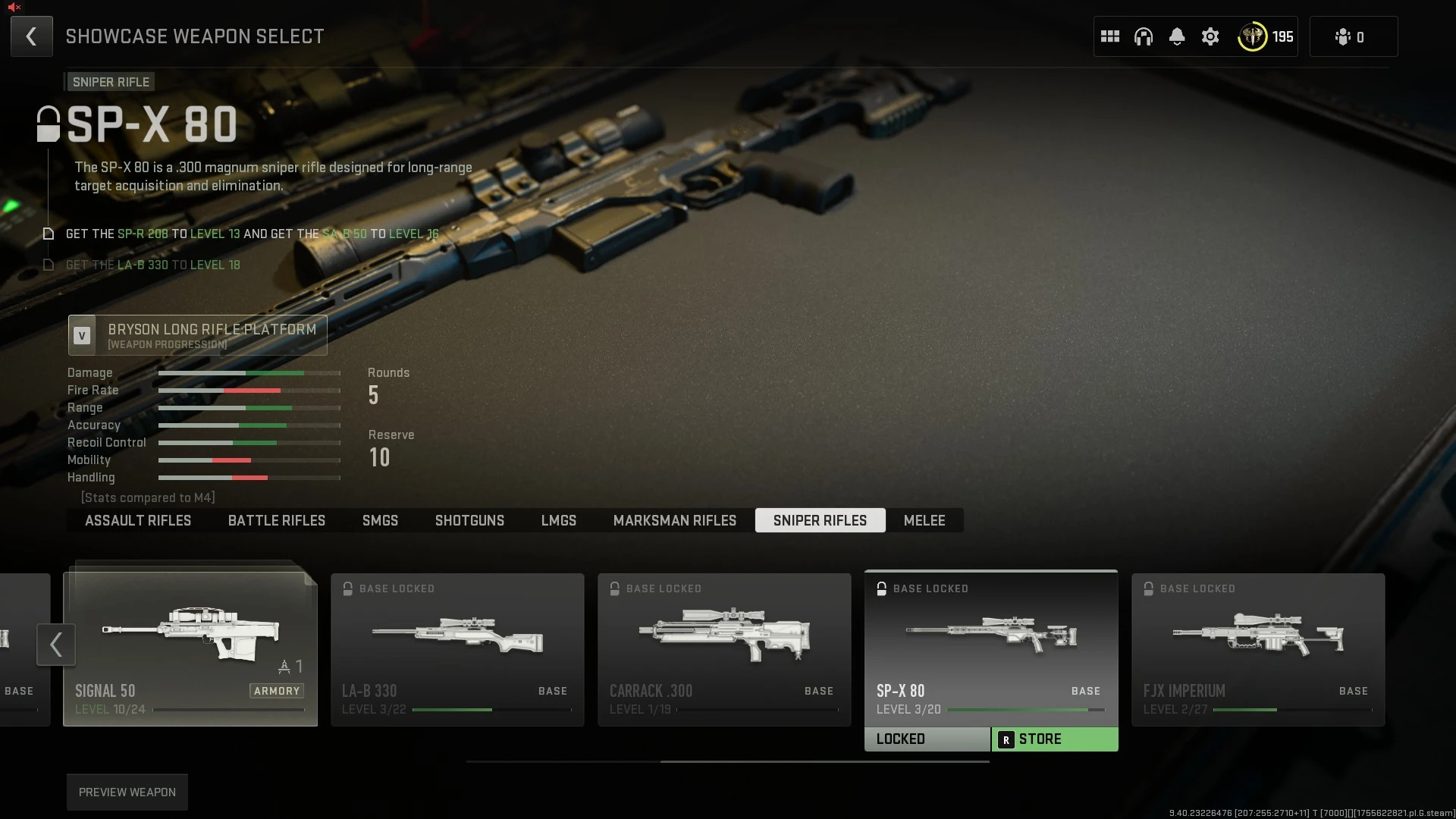Click the back arrow to exit weapon select
This screenshot has height=819, width=1456.
click(x=31, y=36)
